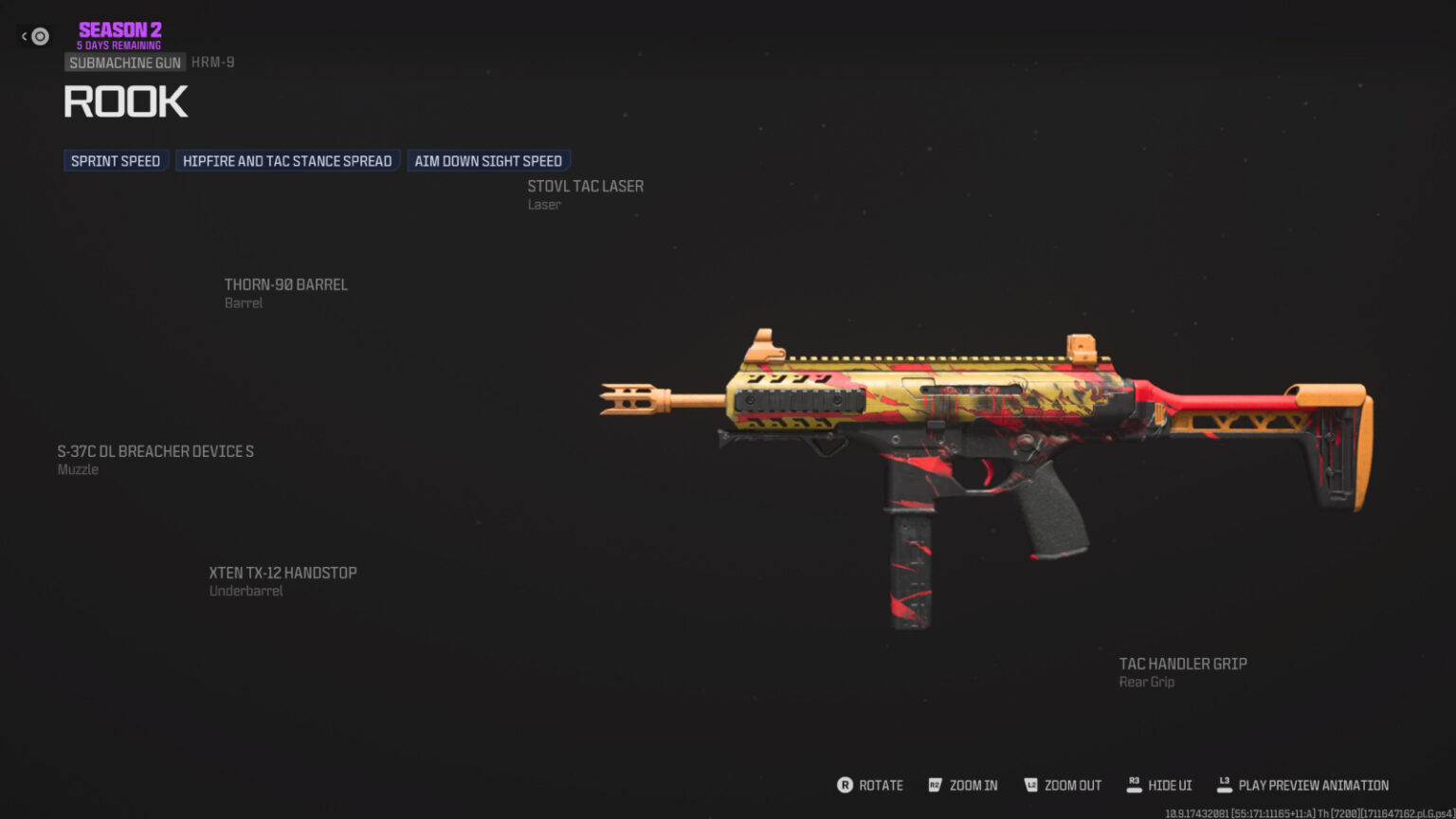Select the HRM-9 weapon name label
The height and width of the screenshot is (819, 1456).
(212, 62)
